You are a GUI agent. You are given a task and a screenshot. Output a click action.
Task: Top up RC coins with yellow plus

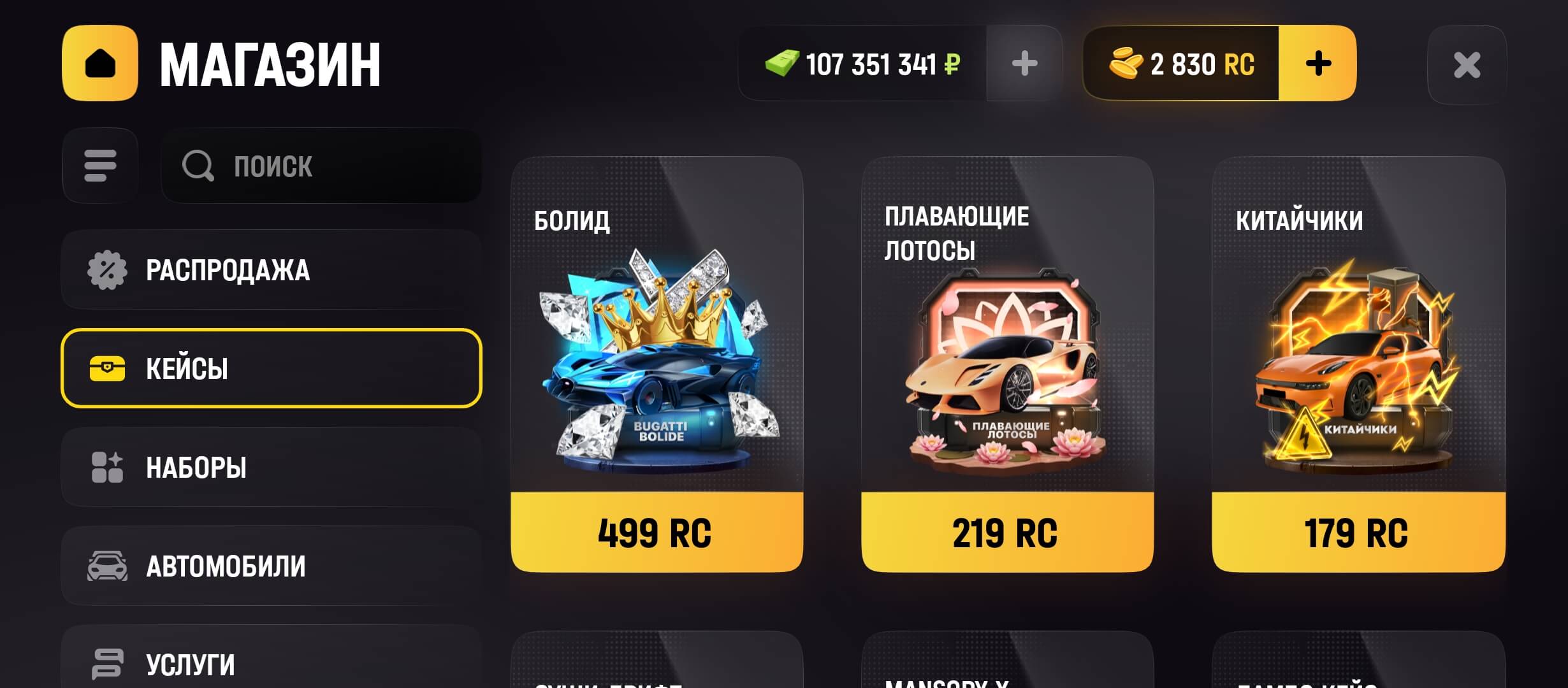[x=1318, y=64]
